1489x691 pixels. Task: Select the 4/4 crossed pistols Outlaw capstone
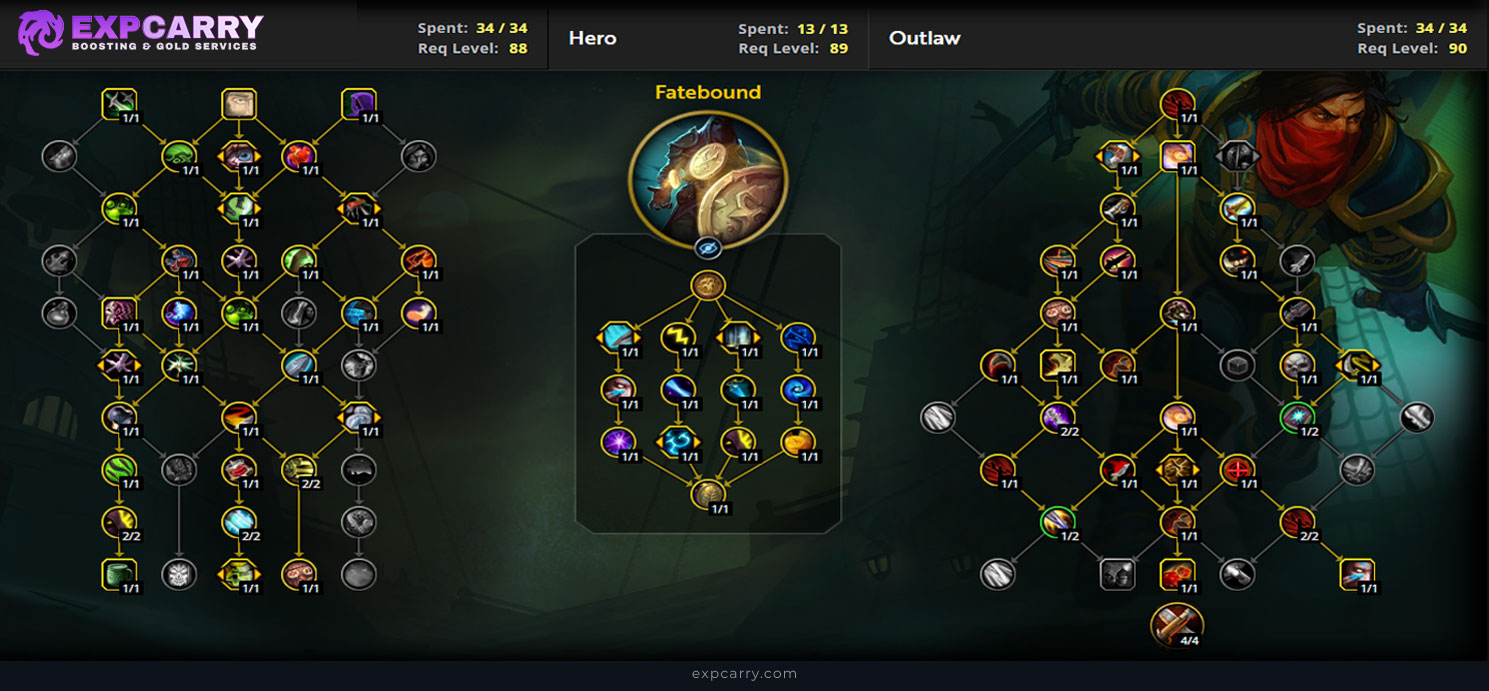pos(1177,624)
